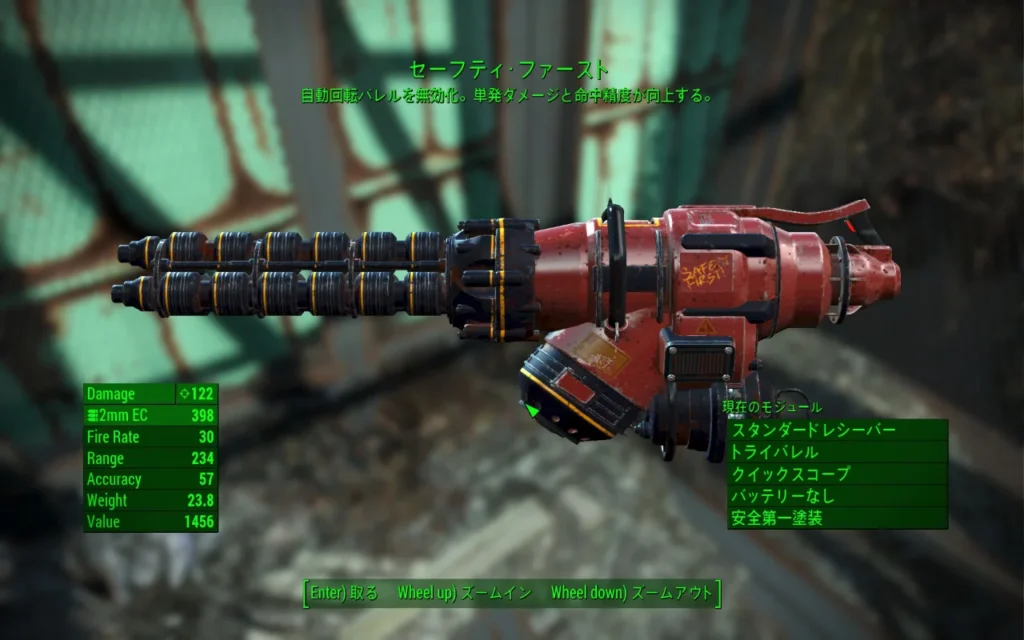The height and width of the screenshot is (640, 1024).
Task: Take the weapon with the 取る button
Action: point(345,592)
